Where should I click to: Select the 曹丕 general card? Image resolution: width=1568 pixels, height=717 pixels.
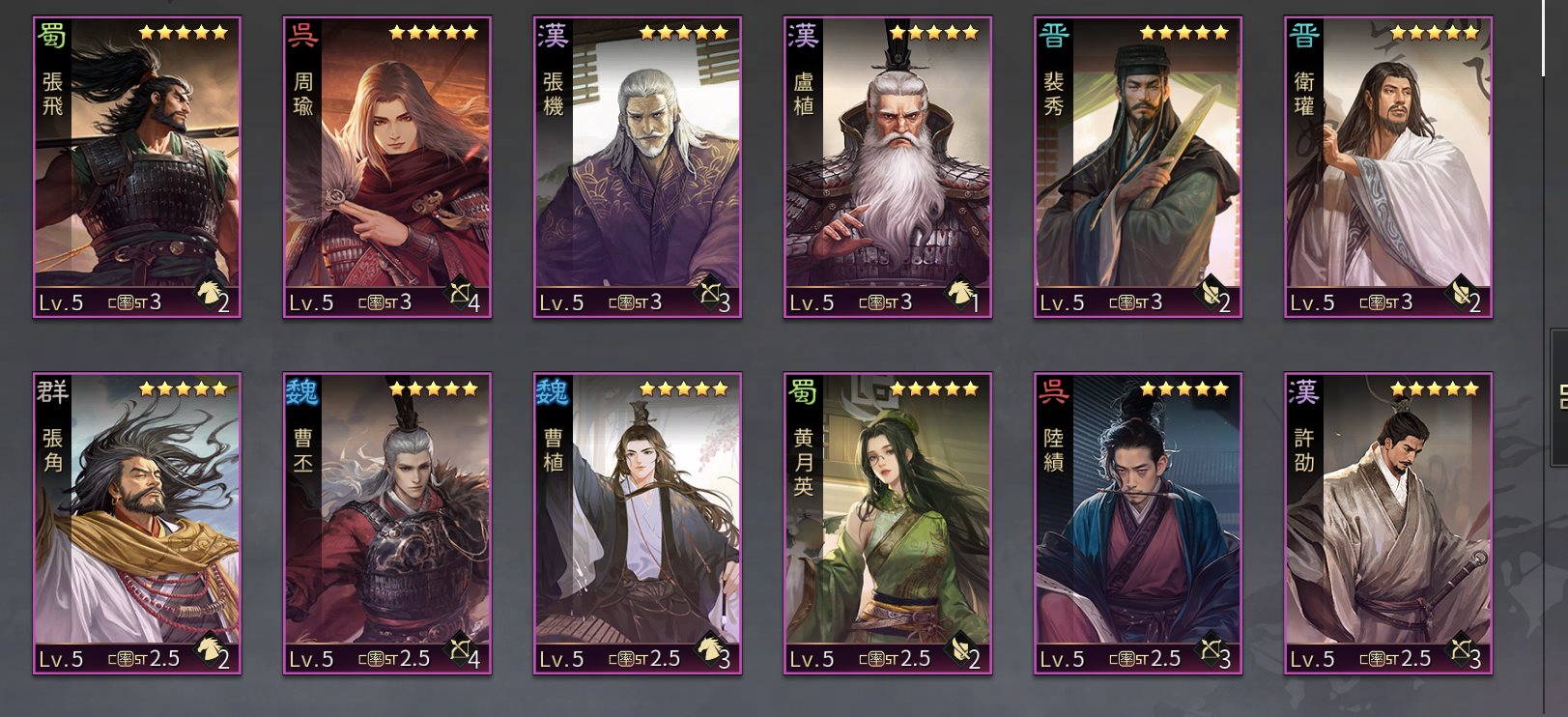(x=386, y=523)
